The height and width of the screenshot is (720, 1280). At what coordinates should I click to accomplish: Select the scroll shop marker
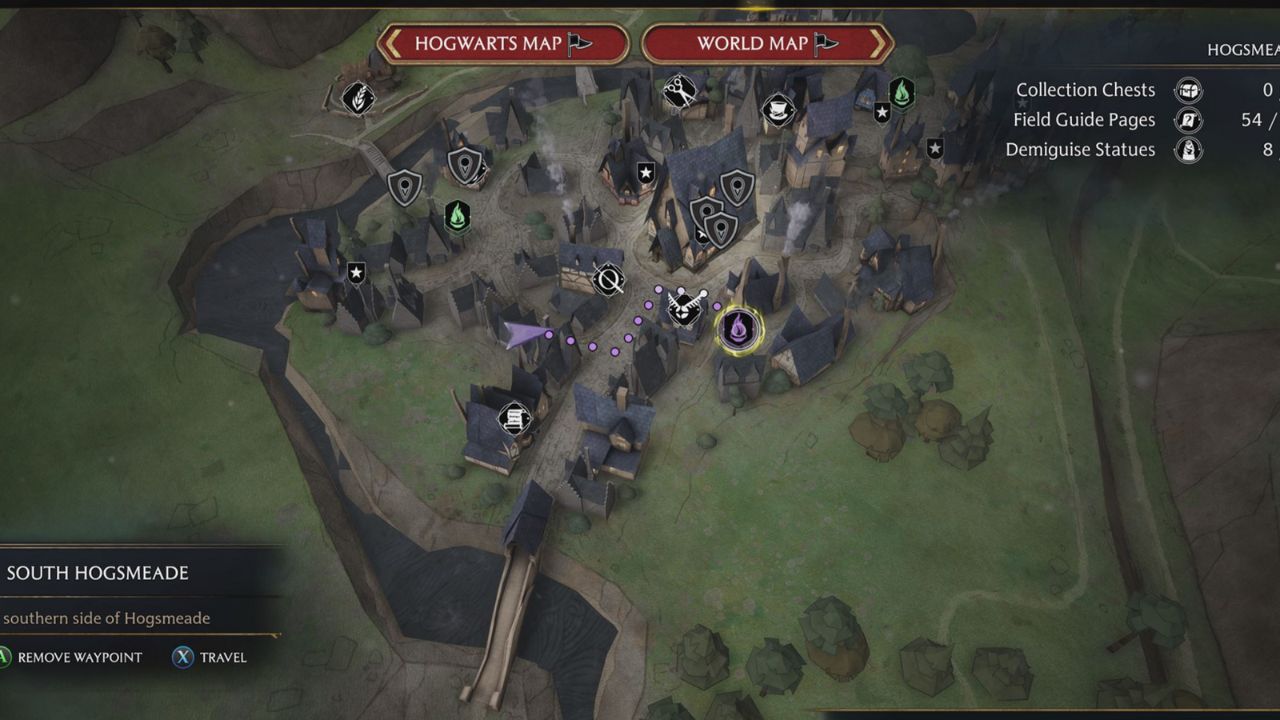click(x=514, y=417)
